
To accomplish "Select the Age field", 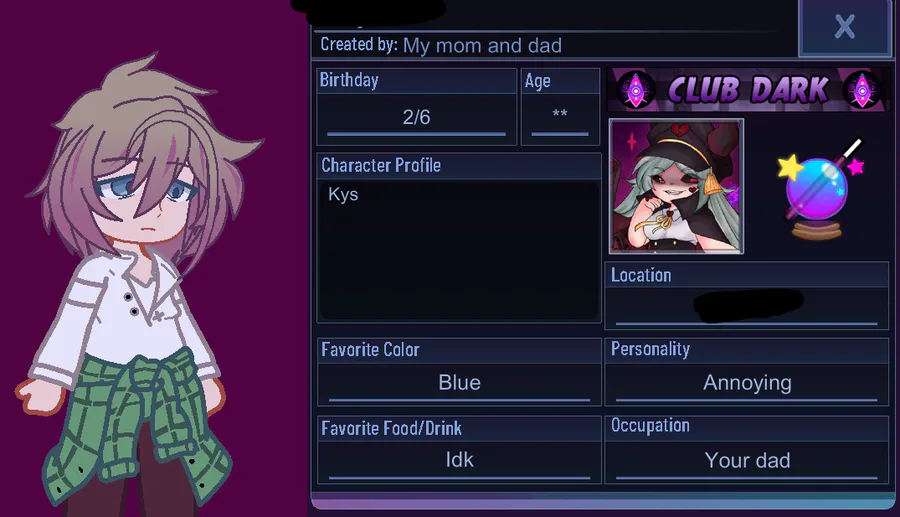I will tap(560, 116).
